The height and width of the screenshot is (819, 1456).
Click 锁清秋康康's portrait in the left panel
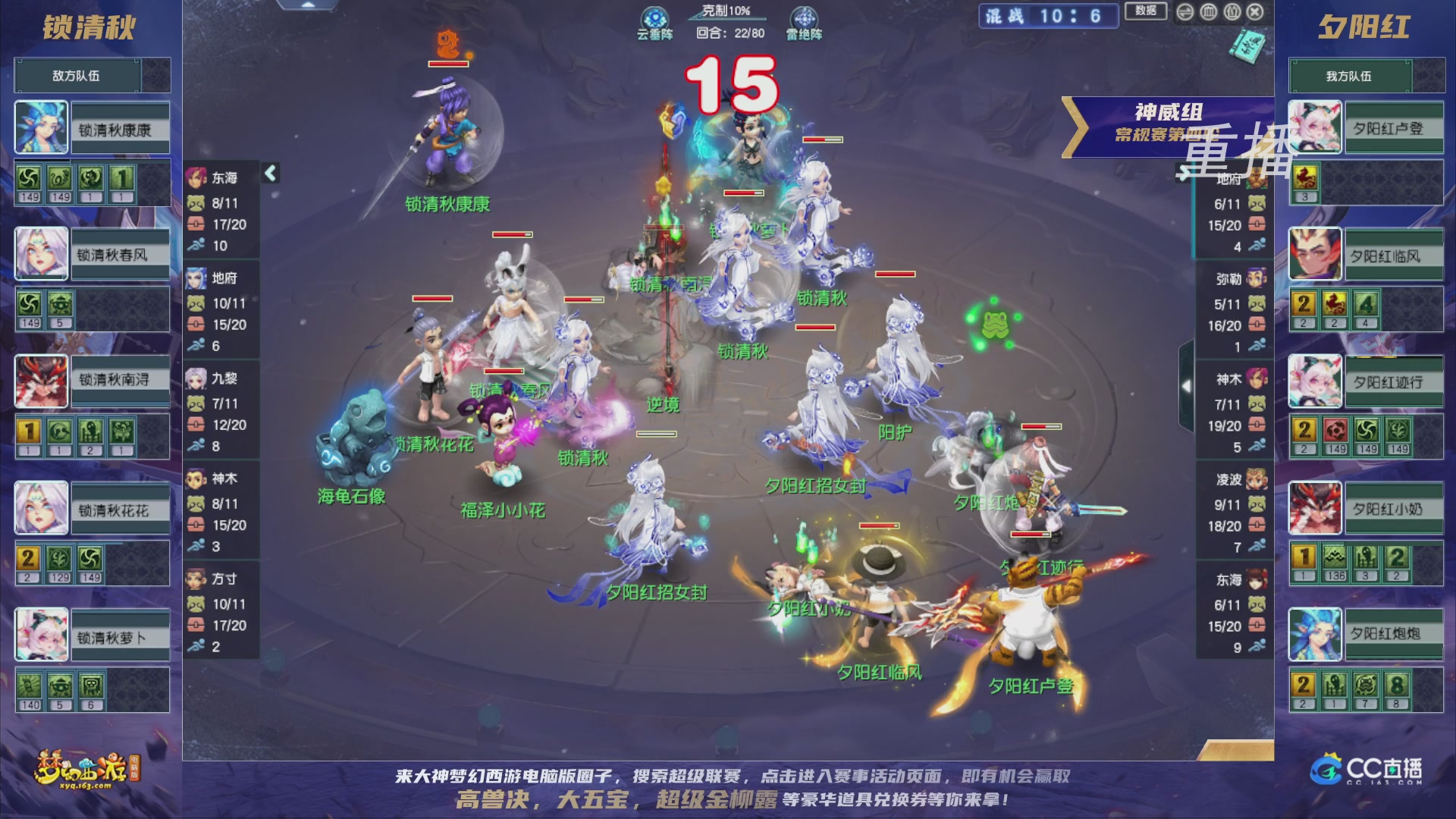click(x=40, y=126)
